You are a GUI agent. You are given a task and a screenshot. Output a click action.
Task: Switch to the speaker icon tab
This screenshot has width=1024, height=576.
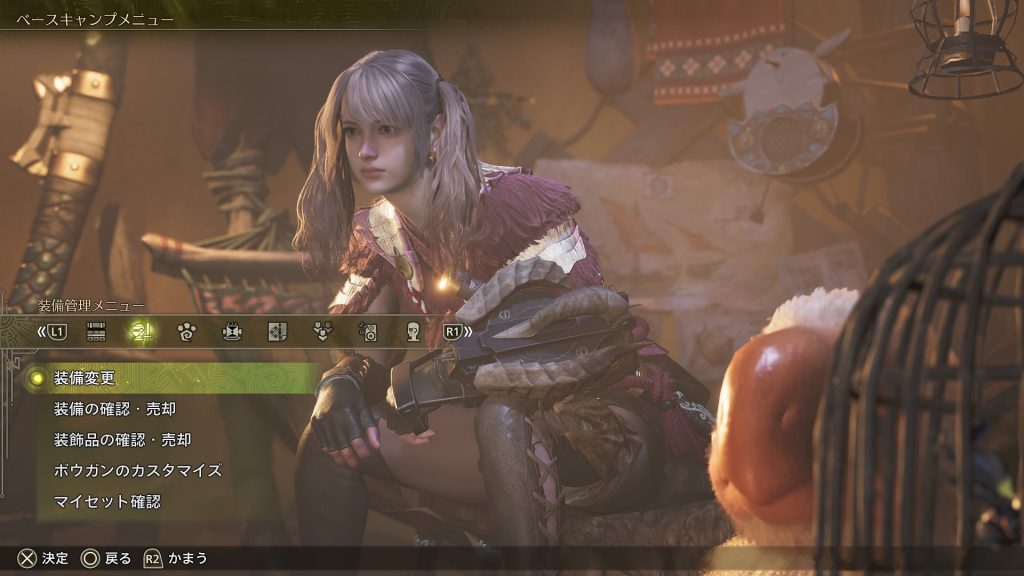point(367,332)
